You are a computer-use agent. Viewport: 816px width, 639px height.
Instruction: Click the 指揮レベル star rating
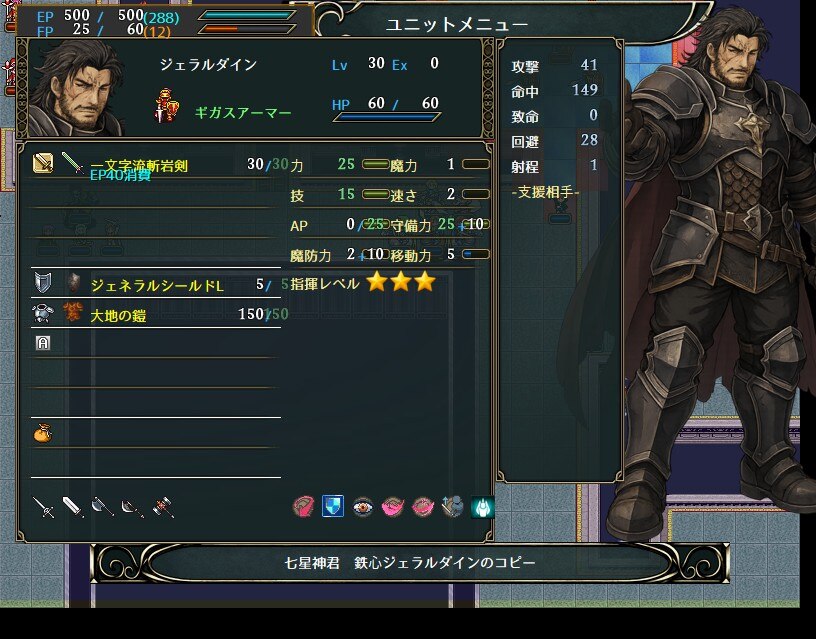pos(400,283)
